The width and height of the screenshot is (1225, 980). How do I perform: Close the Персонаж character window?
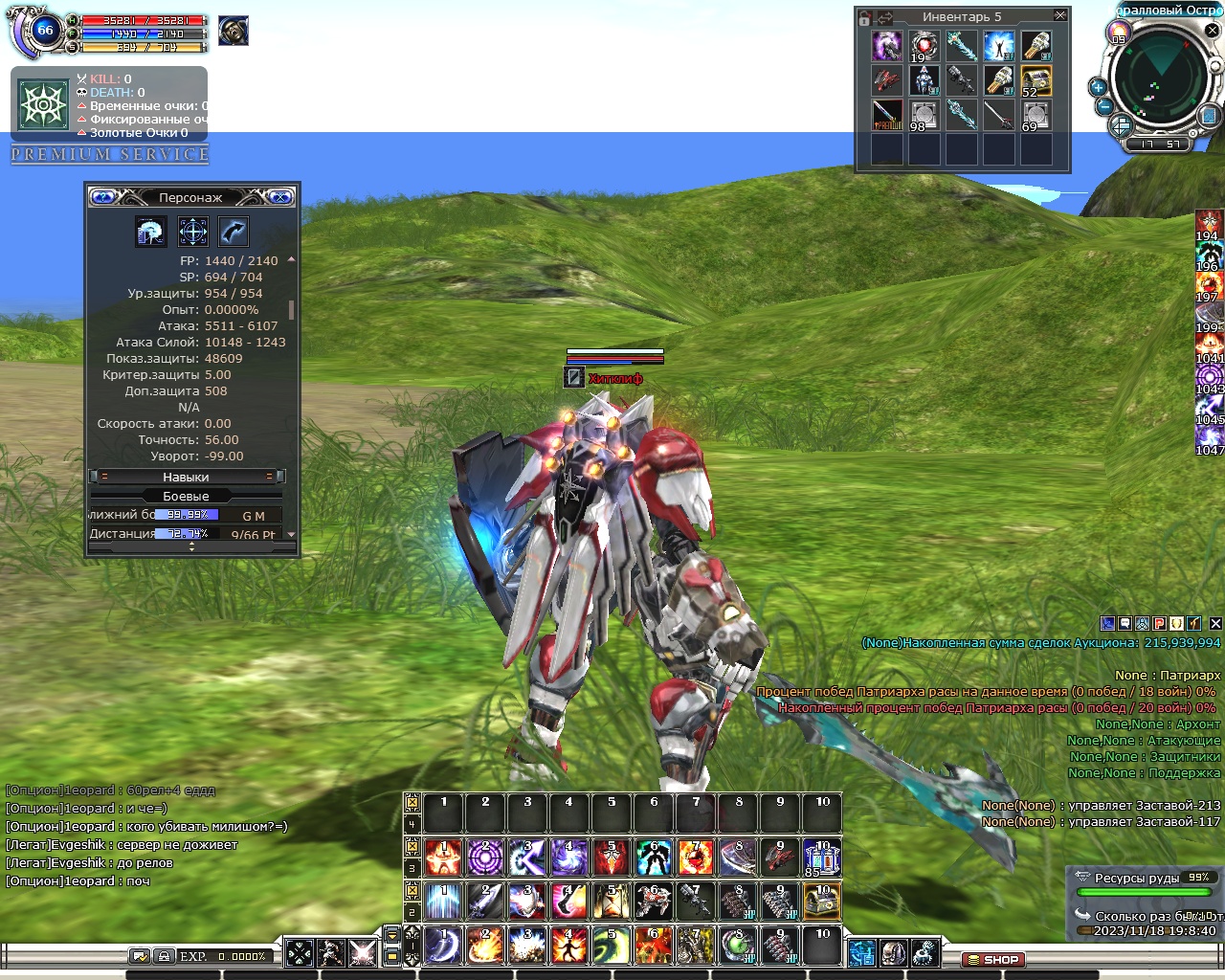280,197
